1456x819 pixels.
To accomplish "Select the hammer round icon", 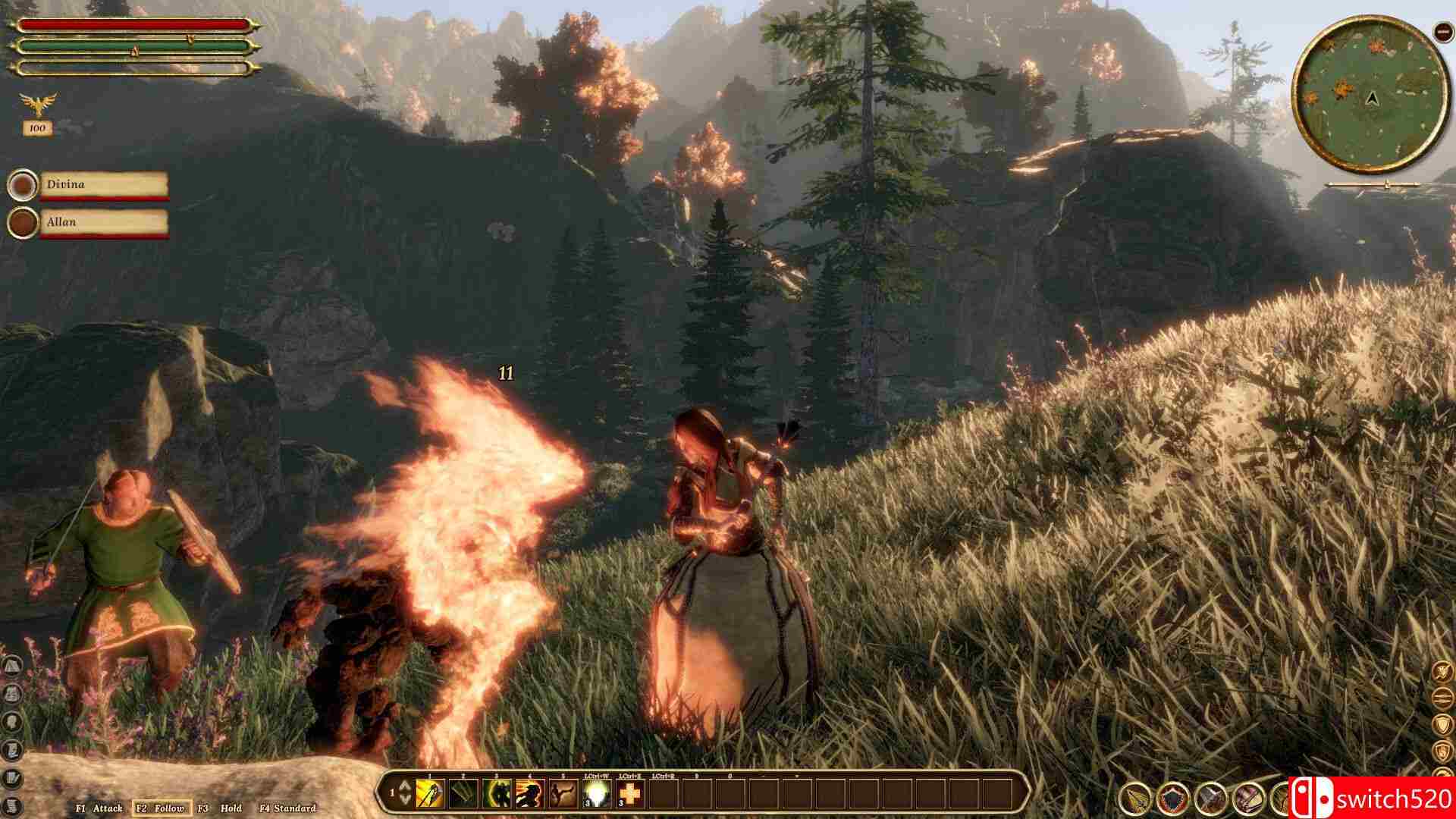I will [x=1211, y=799].
